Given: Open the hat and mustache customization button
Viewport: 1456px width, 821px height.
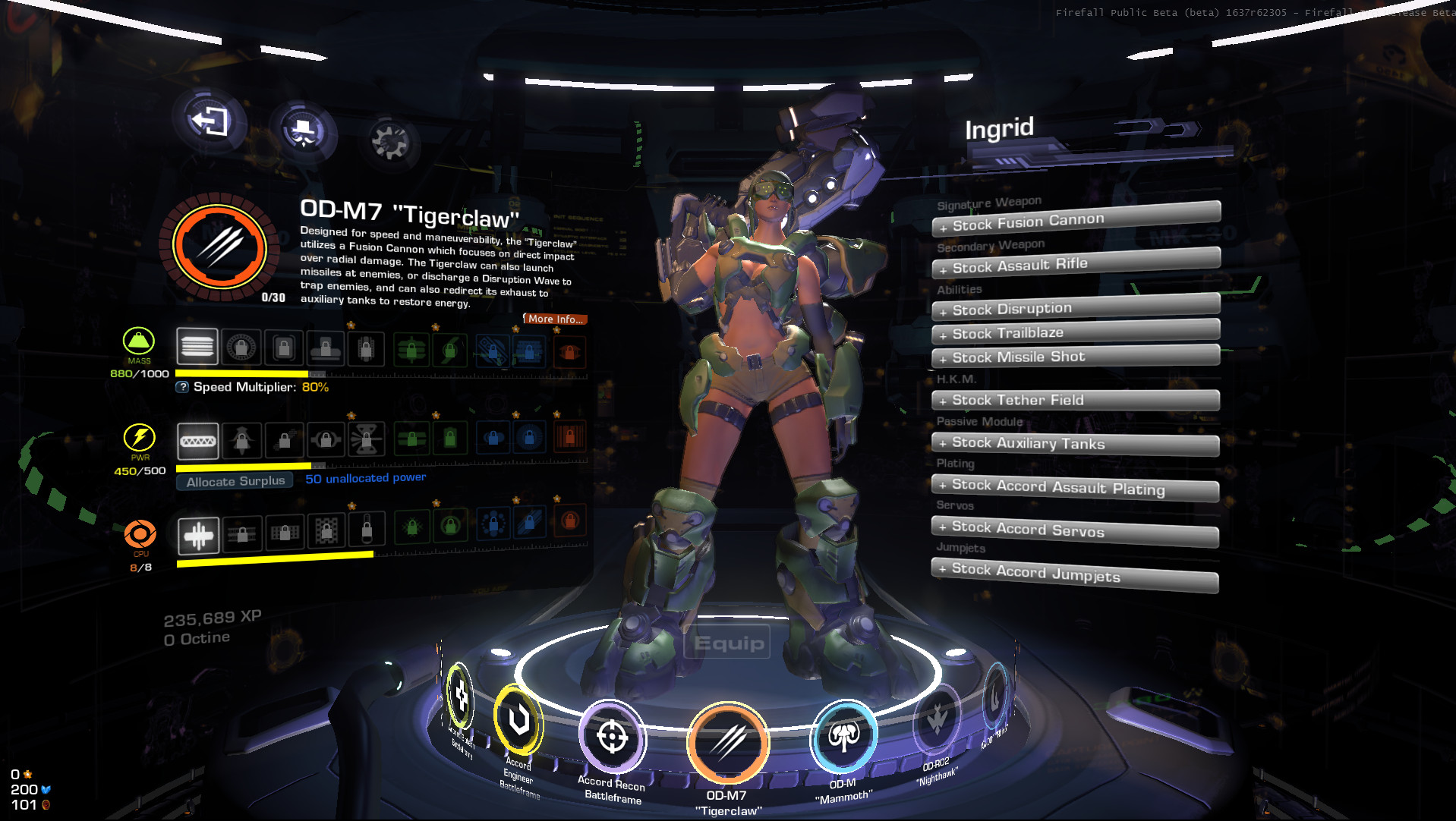Looking at the screenshot, I should (x=304, y=131).
